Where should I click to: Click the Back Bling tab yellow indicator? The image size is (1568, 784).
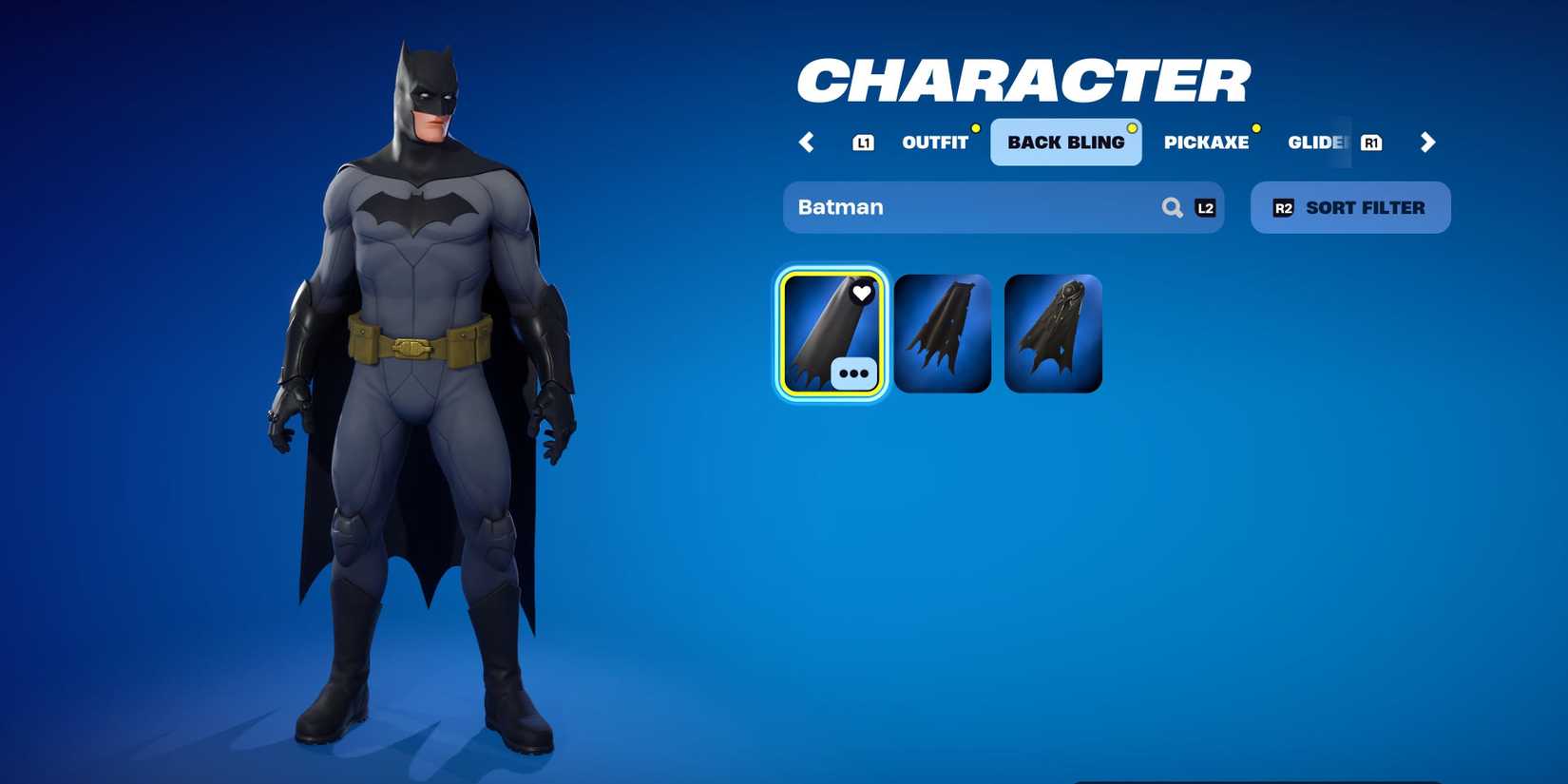[x=1131, y=126]
